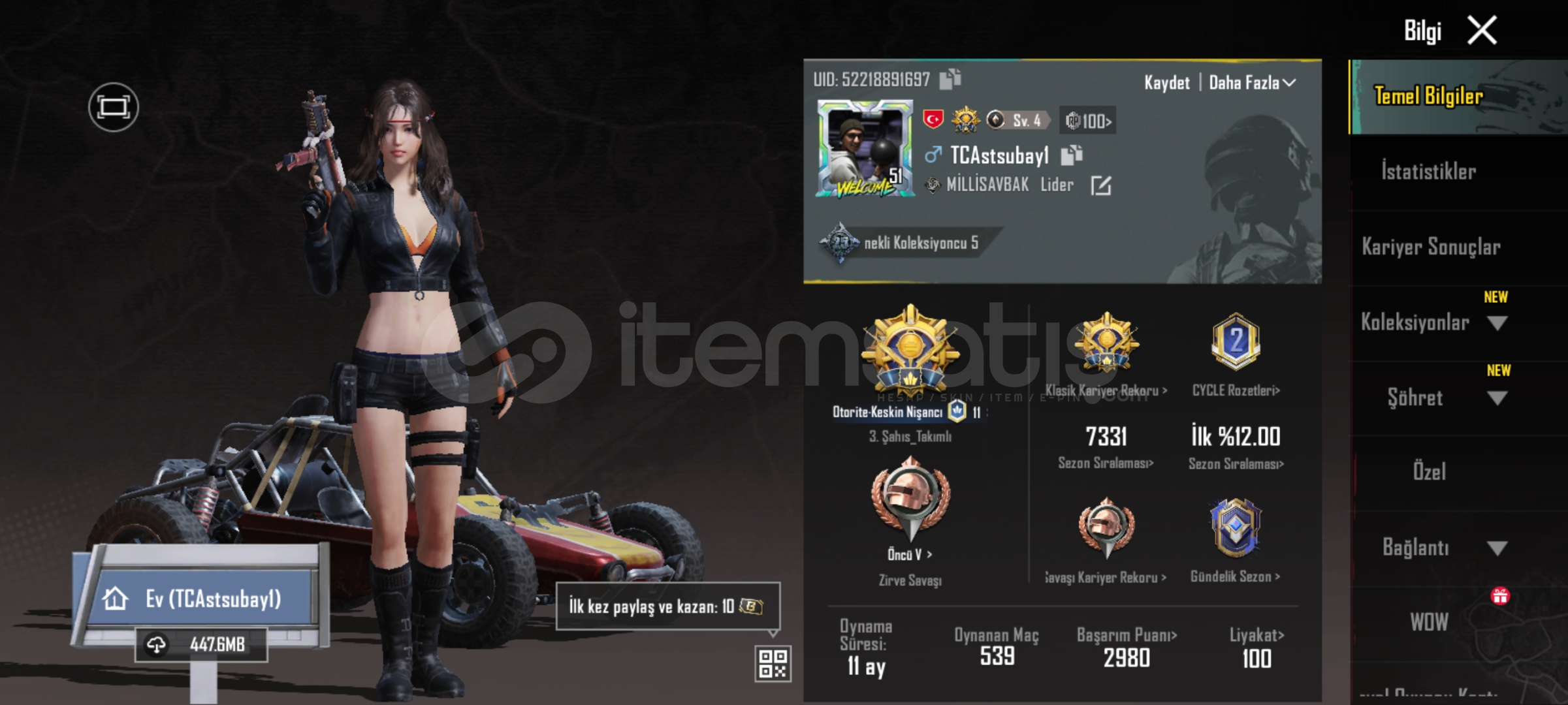Edit the MİLLİSAVBAK clan leader info
The image size is (1568, 705).
1100,185
